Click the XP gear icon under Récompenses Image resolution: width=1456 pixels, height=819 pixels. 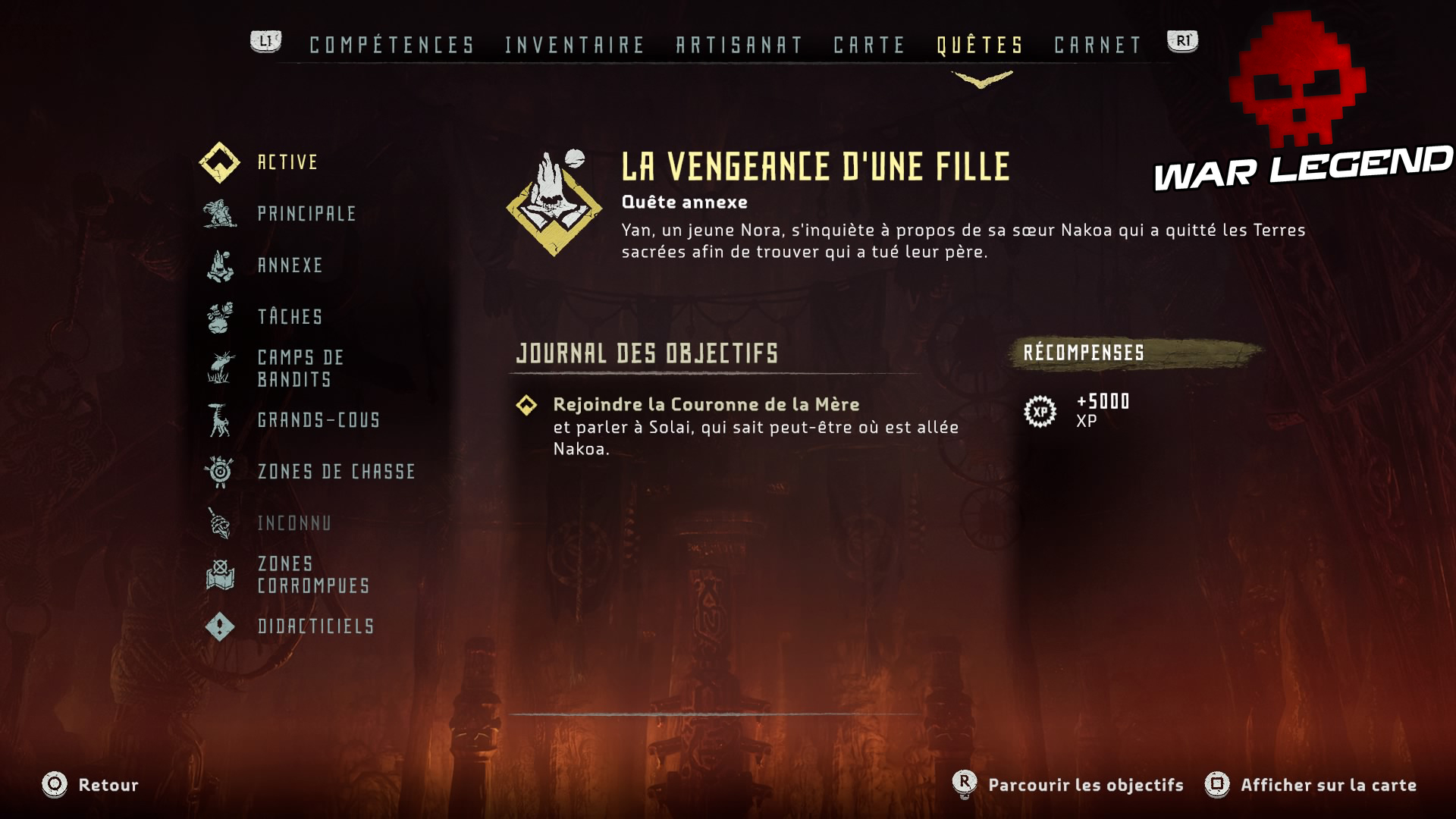1042,412
